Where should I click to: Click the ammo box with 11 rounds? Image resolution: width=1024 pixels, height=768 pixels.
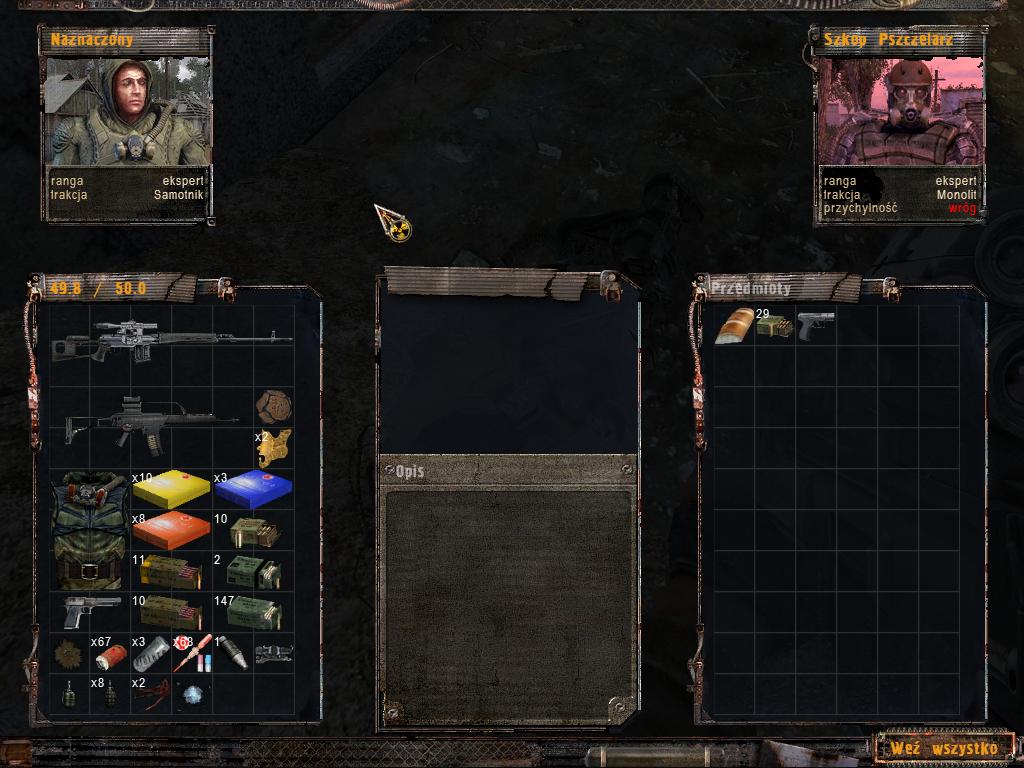171,571
